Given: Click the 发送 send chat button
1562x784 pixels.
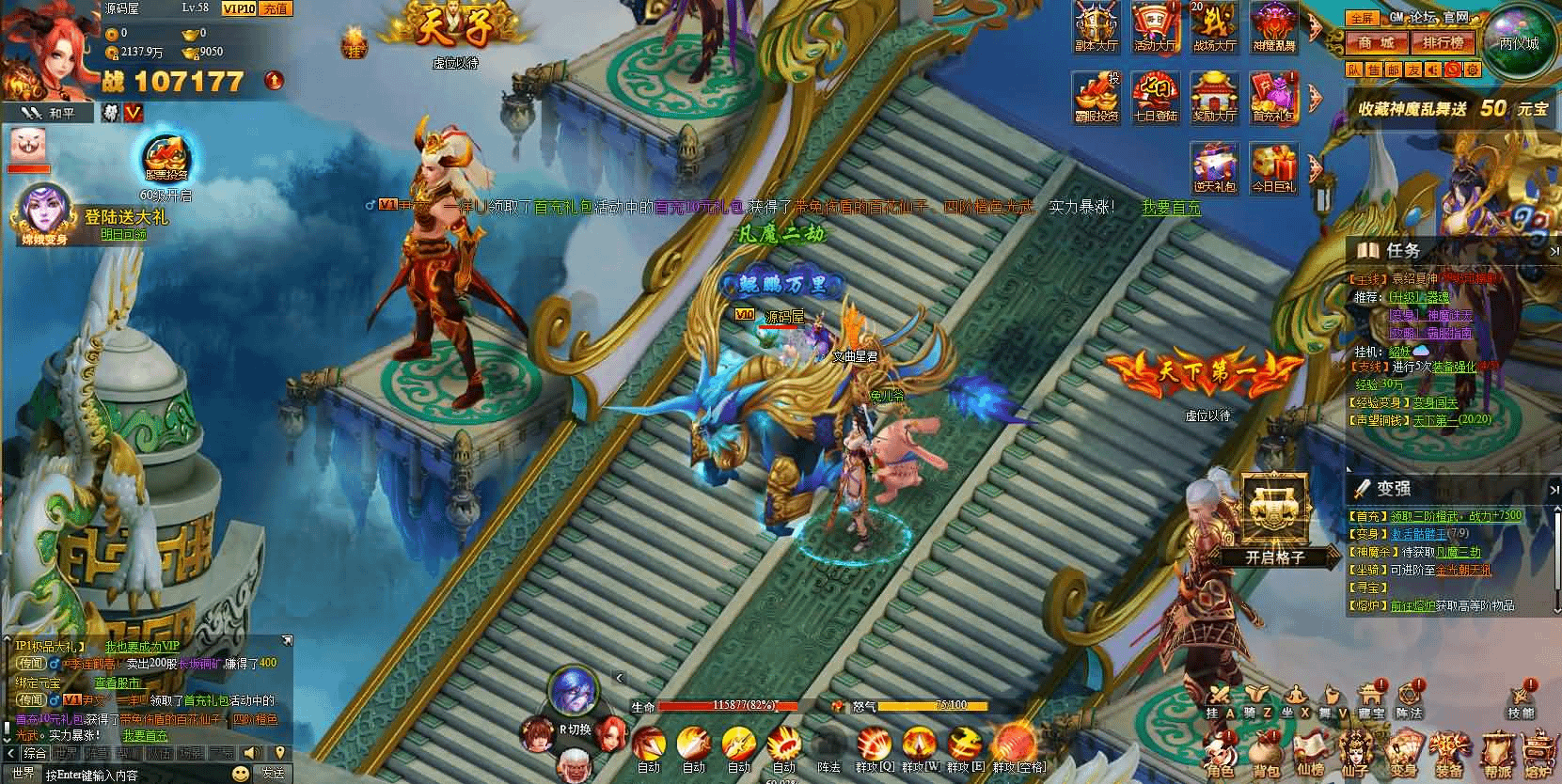Looking at the screenshot, I should click(x=273, y=774).
